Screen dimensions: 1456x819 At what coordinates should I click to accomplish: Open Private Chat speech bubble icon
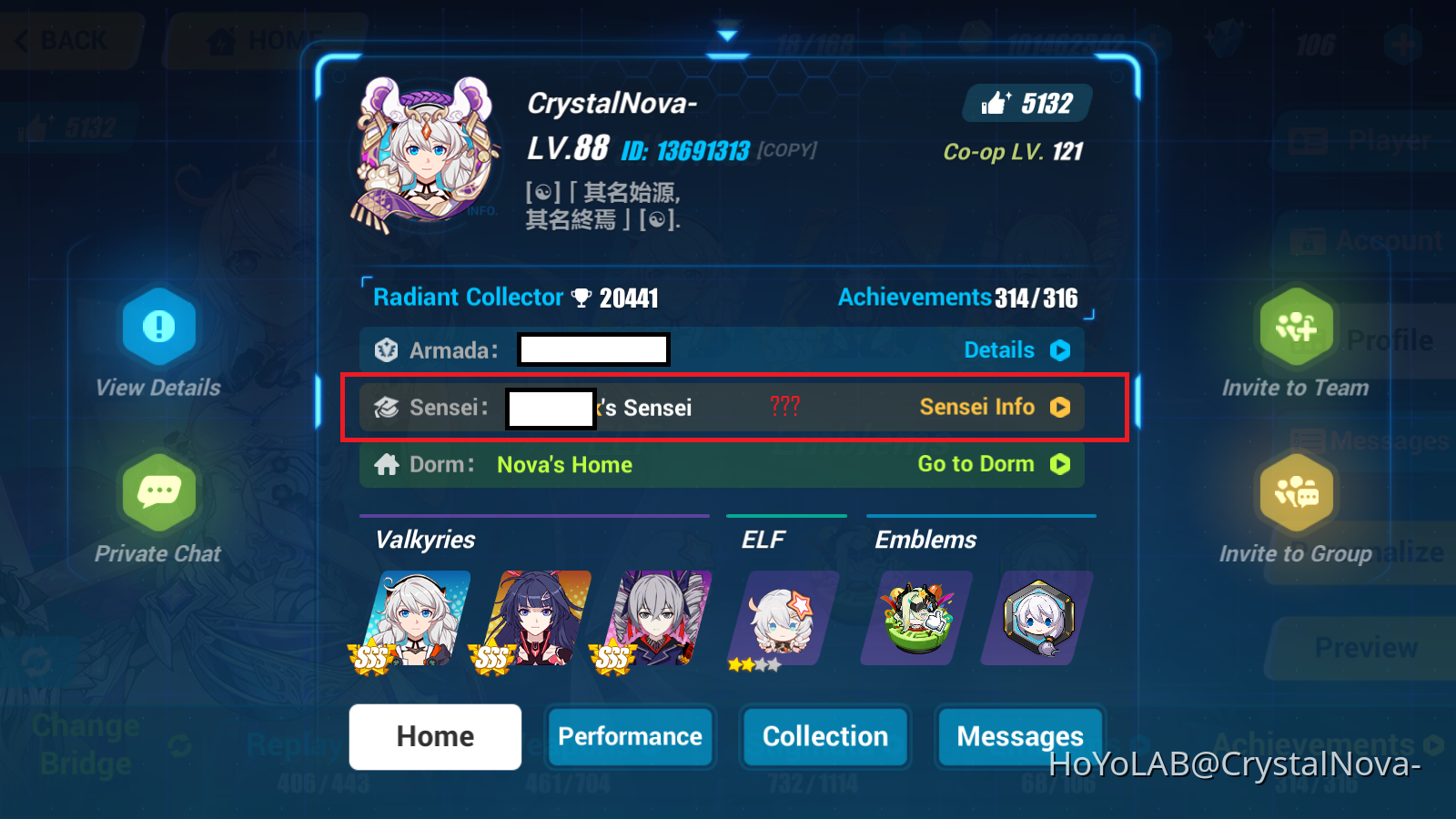[x=158, y=492]
